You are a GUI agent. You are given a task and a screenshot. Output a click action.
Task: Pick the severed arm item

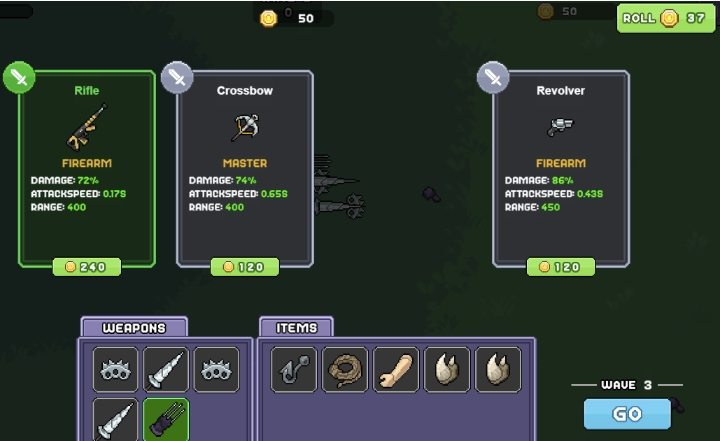tap(396, 370)
